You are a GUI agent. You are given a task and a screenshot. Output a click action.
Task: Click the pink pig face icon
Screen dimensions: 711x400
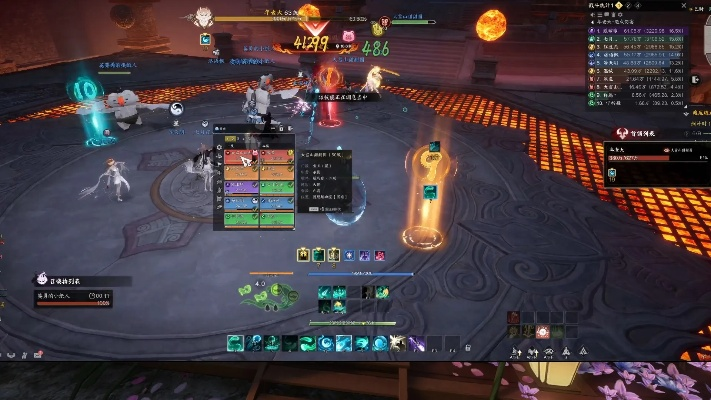pos(349,36)
